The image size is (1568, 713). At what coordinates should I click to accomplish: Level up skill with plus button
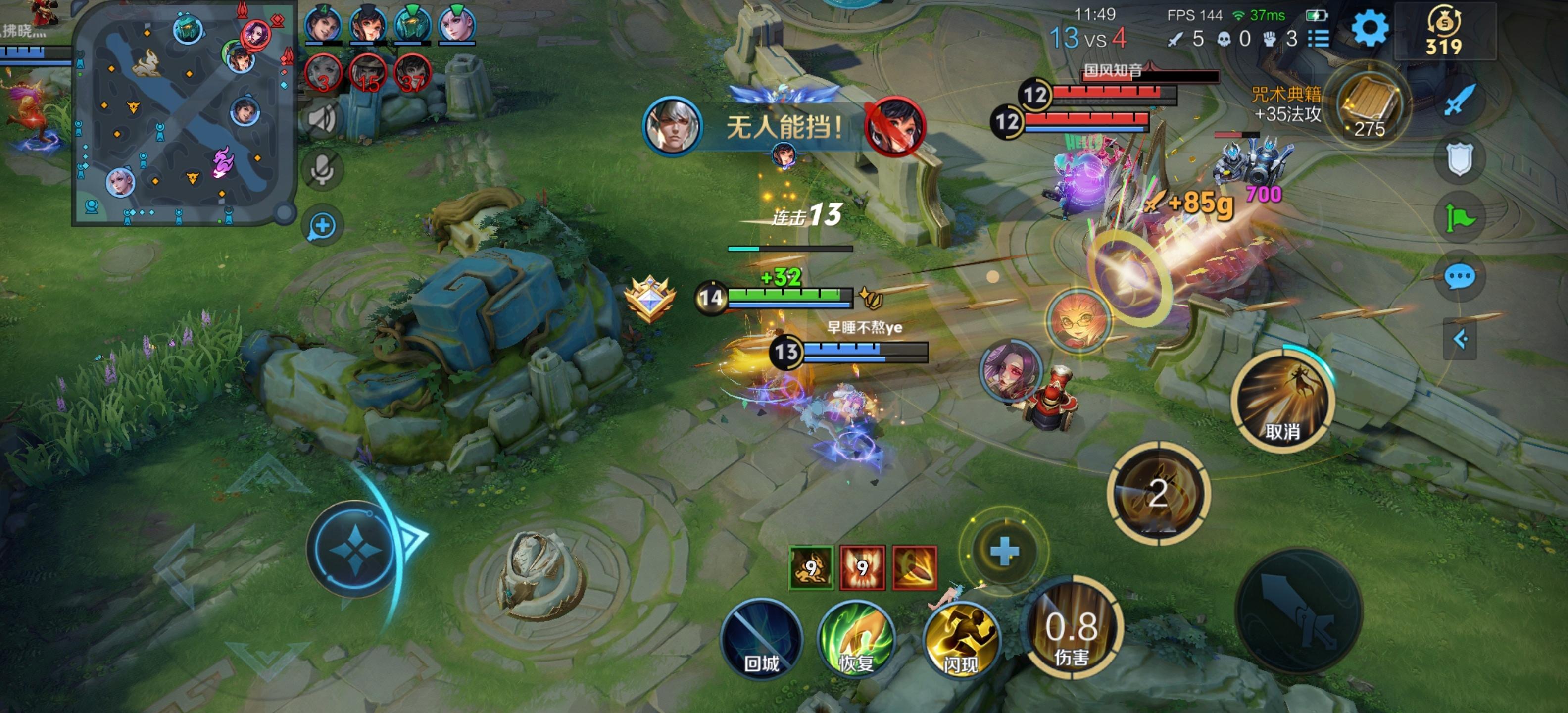tap(1004, 551)
